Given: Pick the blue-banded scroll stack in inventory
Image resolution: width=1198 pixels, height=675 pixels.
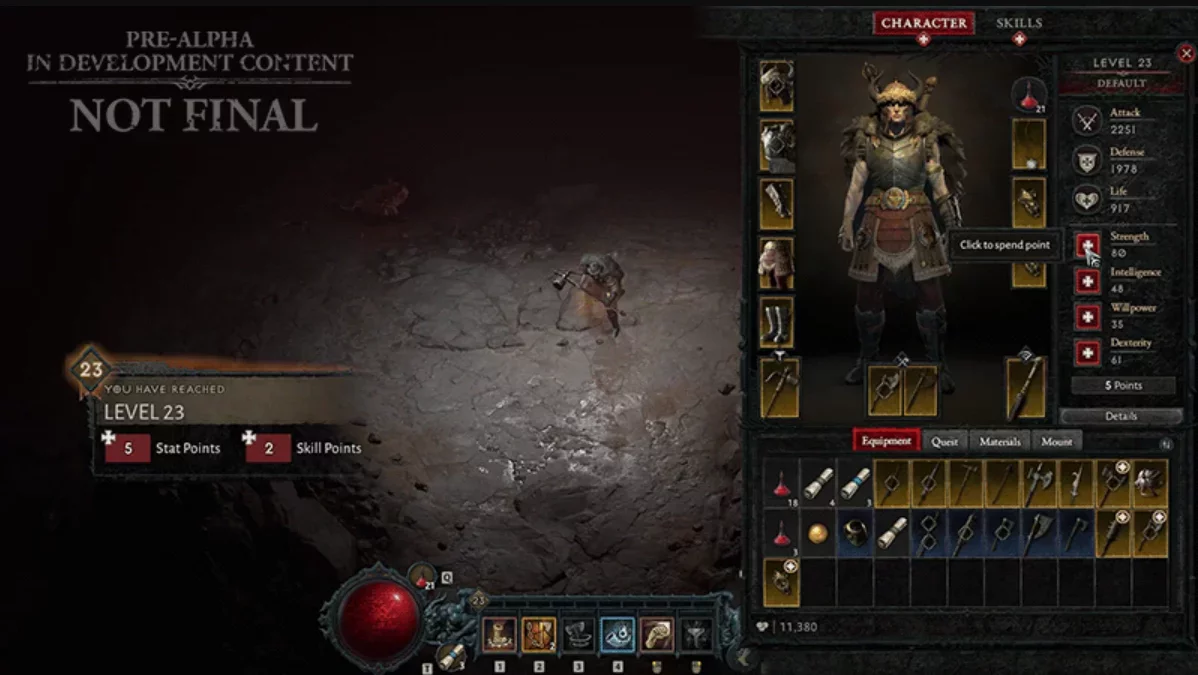Looking at the screenshot, I should tap(855, 483).
